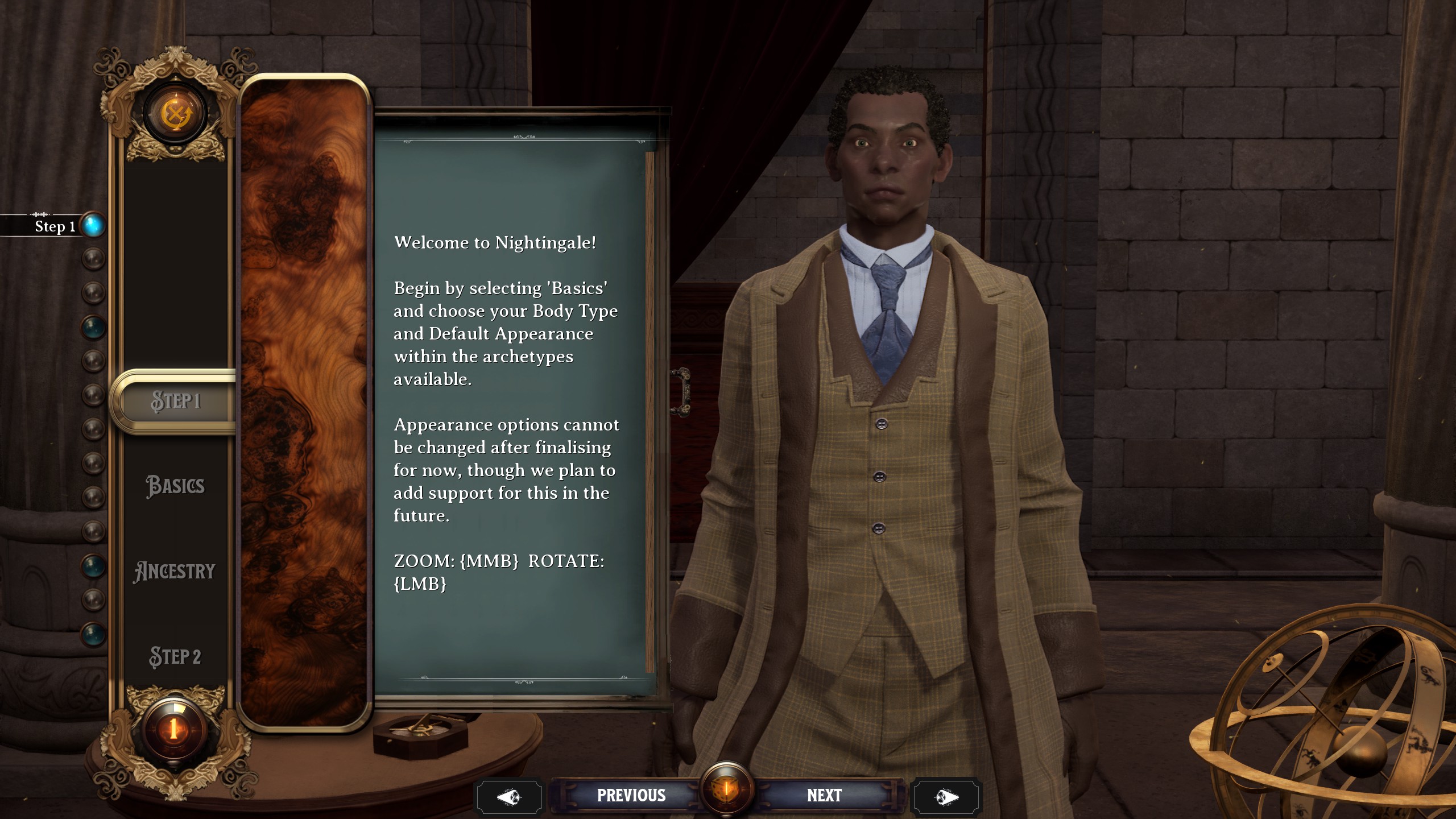
Task: Click the right arrow navigation button
Action: 946,796
